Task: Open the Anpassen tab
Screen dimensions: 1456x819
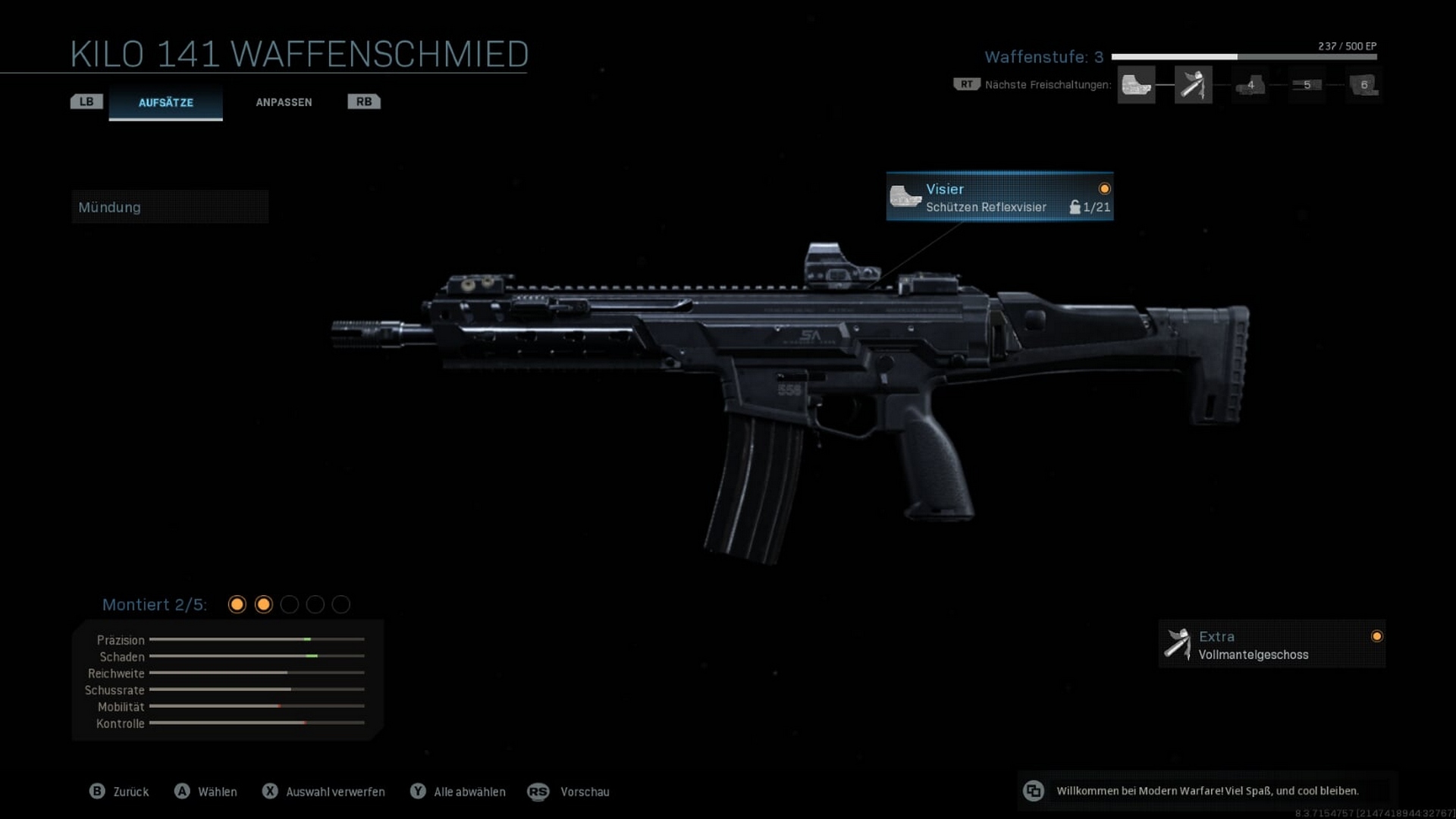Action: [x=284, y=102]
